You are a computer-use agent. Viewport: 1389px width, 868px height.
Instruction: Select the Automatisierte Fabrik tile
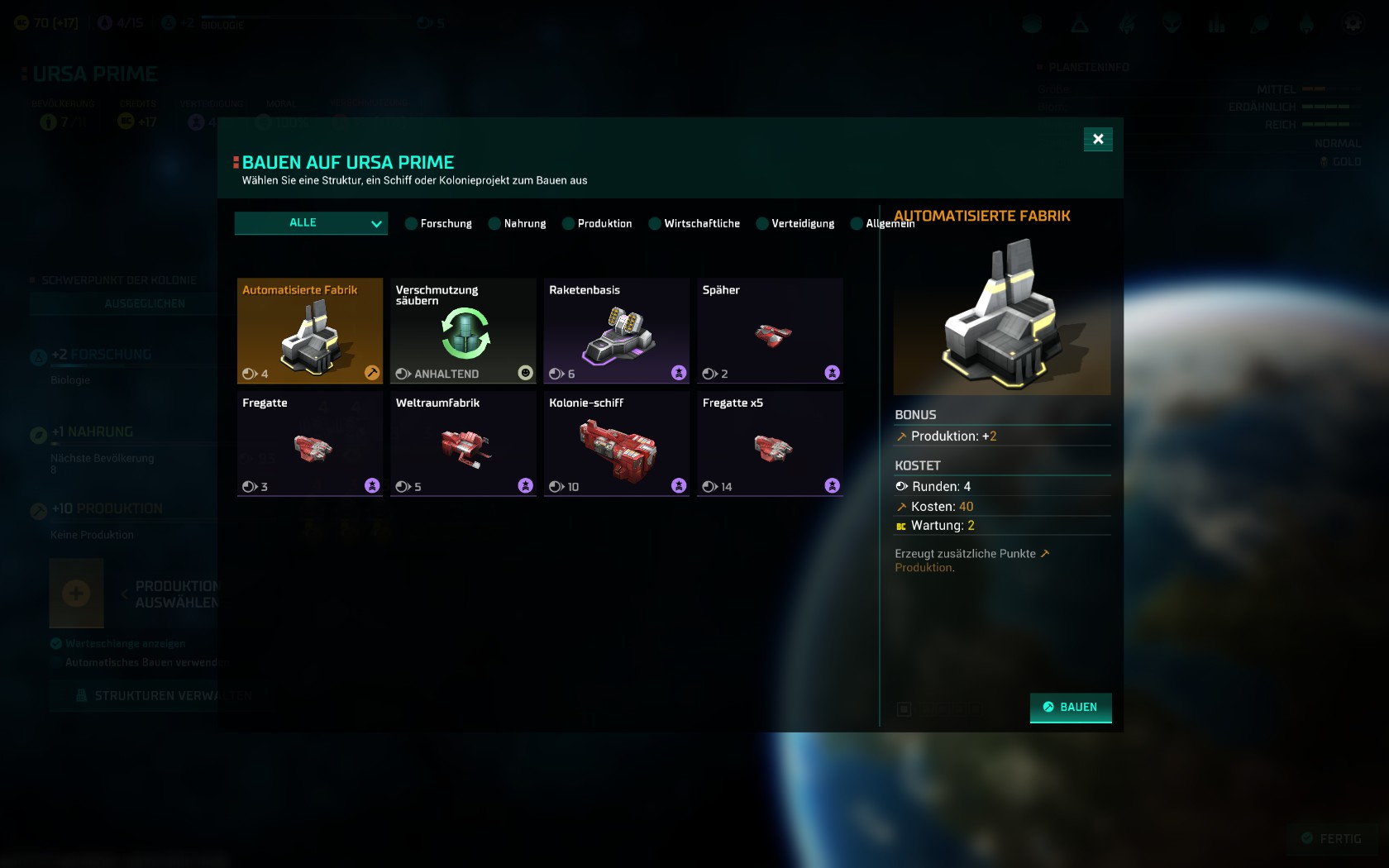(310, 331)
